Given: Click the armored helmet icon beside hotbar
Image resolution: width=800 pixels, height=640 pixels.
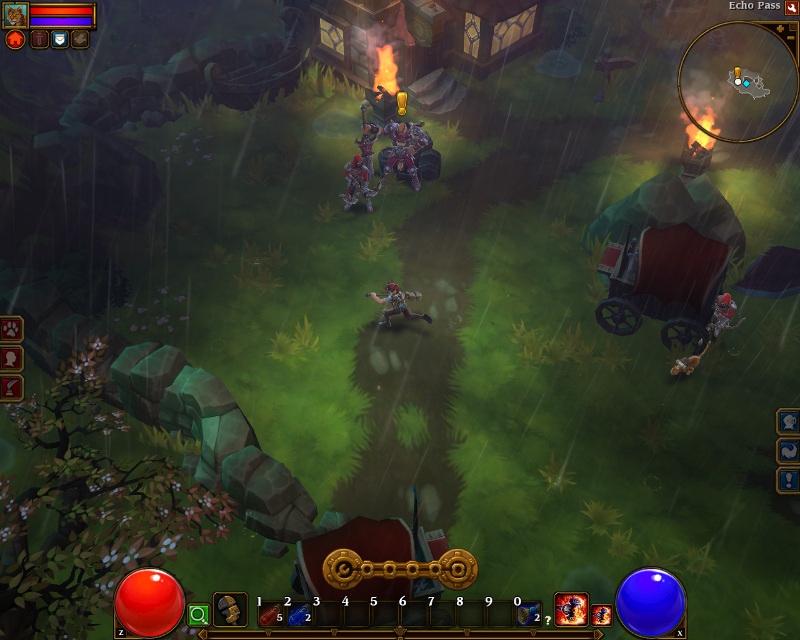Looking at the screenshot, I should pyautogui.click(x=230, y=609).
